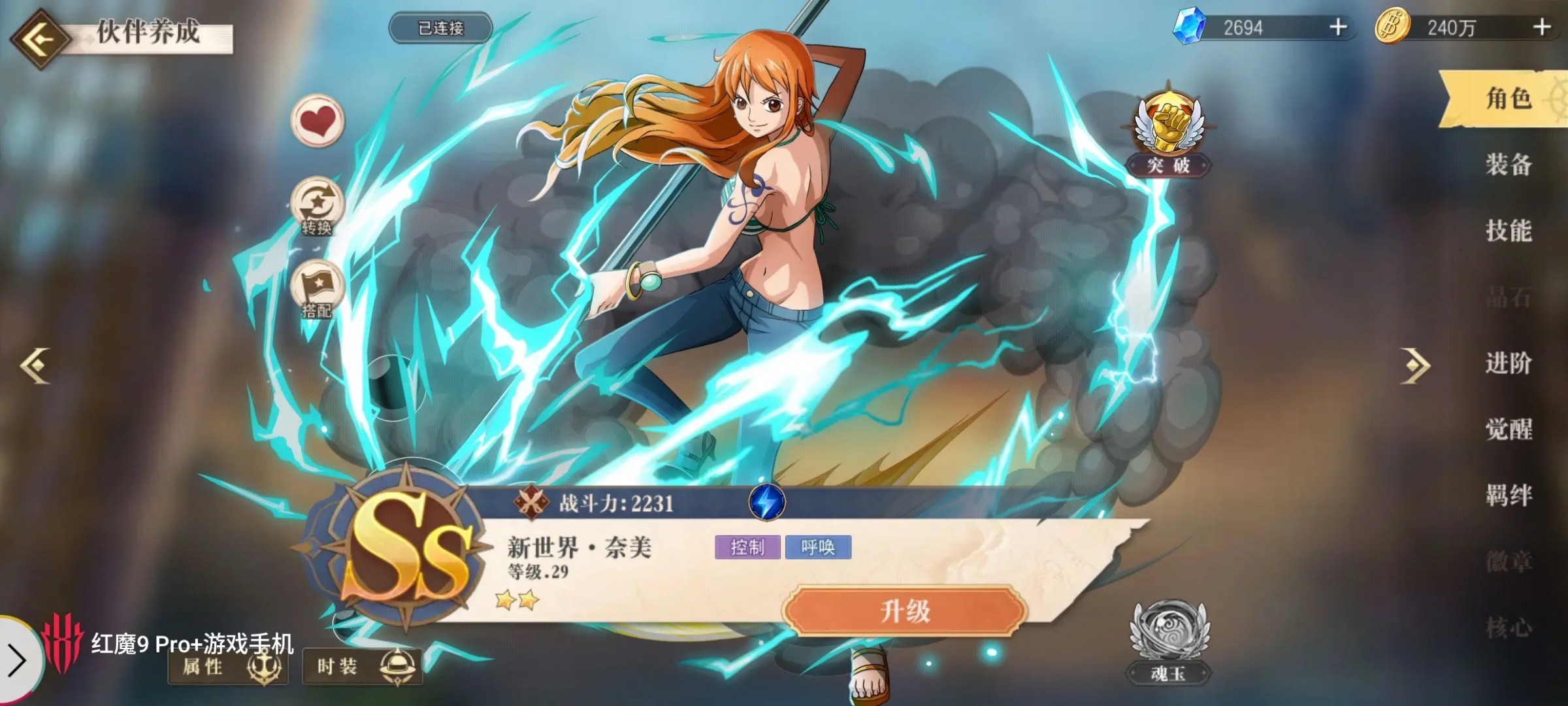Switch to the 觉醒 awakening tab
Image resolution: width=1568 pixels, height=706 pixels.
(1509, 429)
